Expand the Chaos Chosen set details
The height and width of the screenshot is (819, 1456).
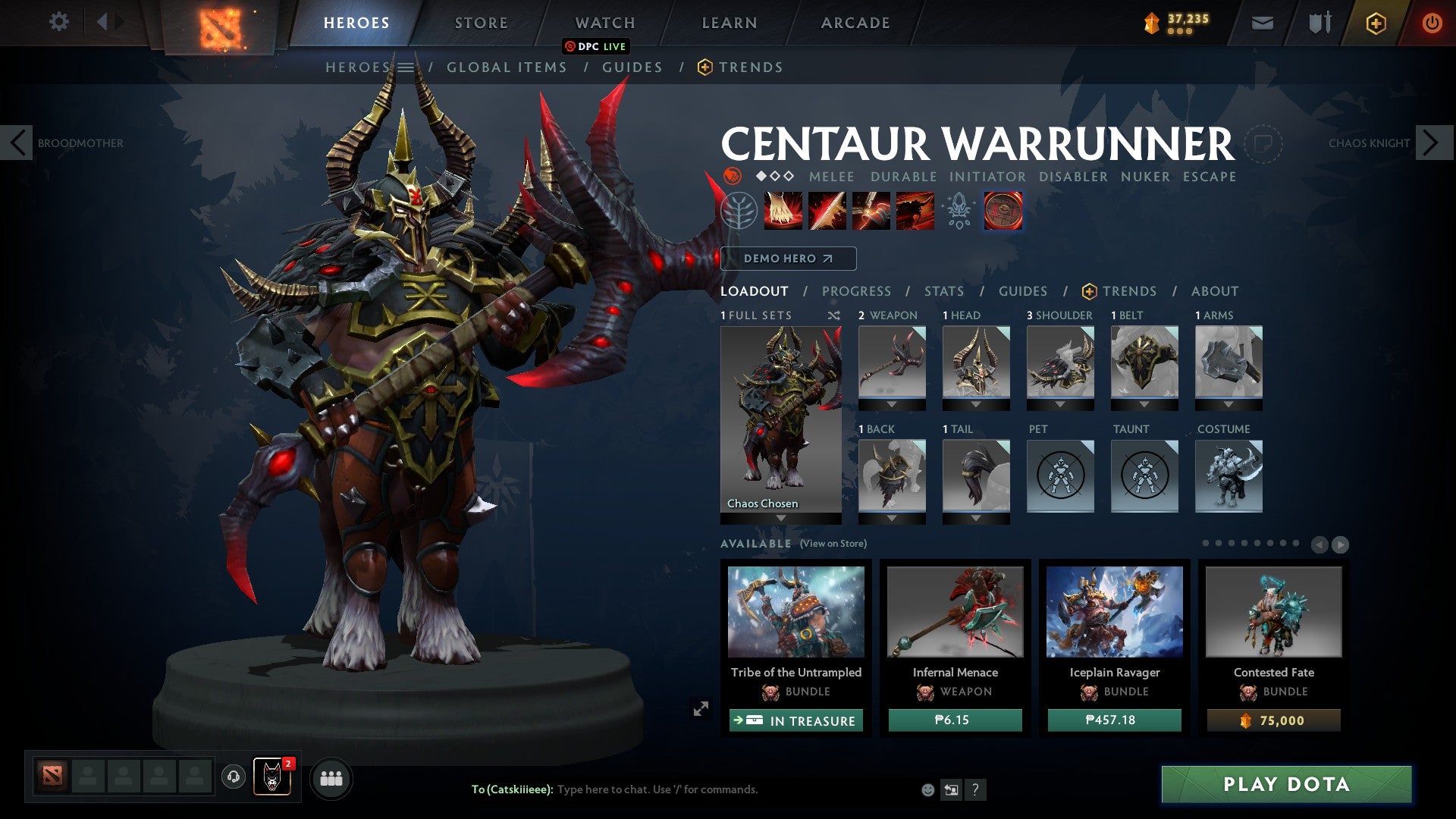click(x=780, y=516)
